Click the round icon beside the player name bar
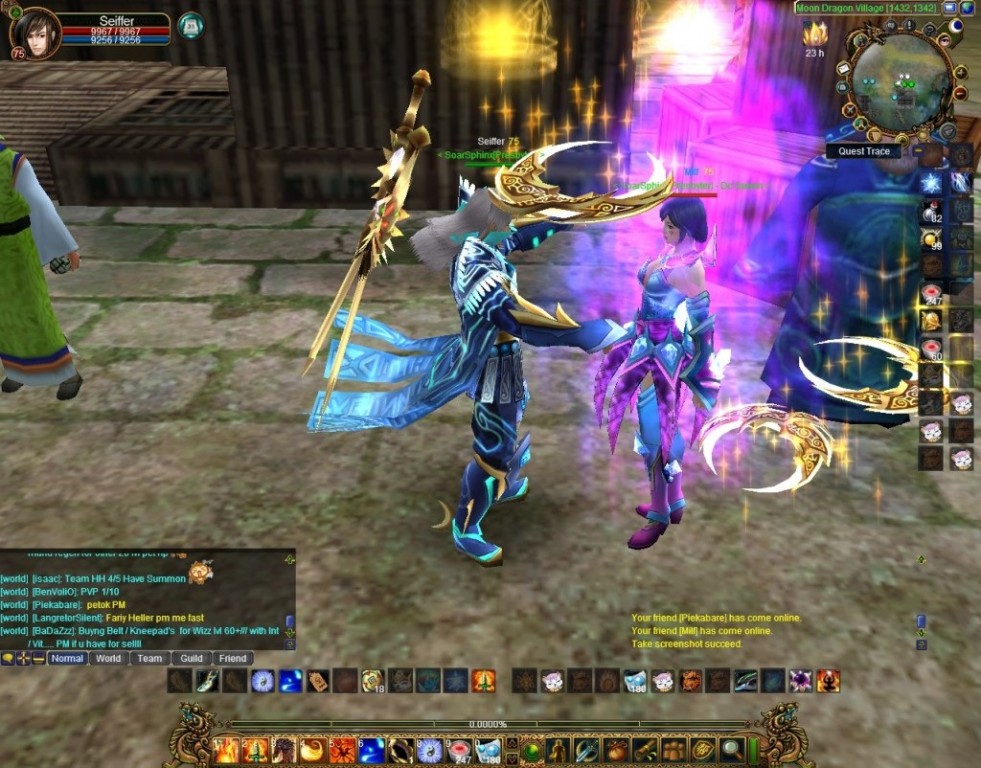This screenshot has height=768, width=981. coord(190,25)
